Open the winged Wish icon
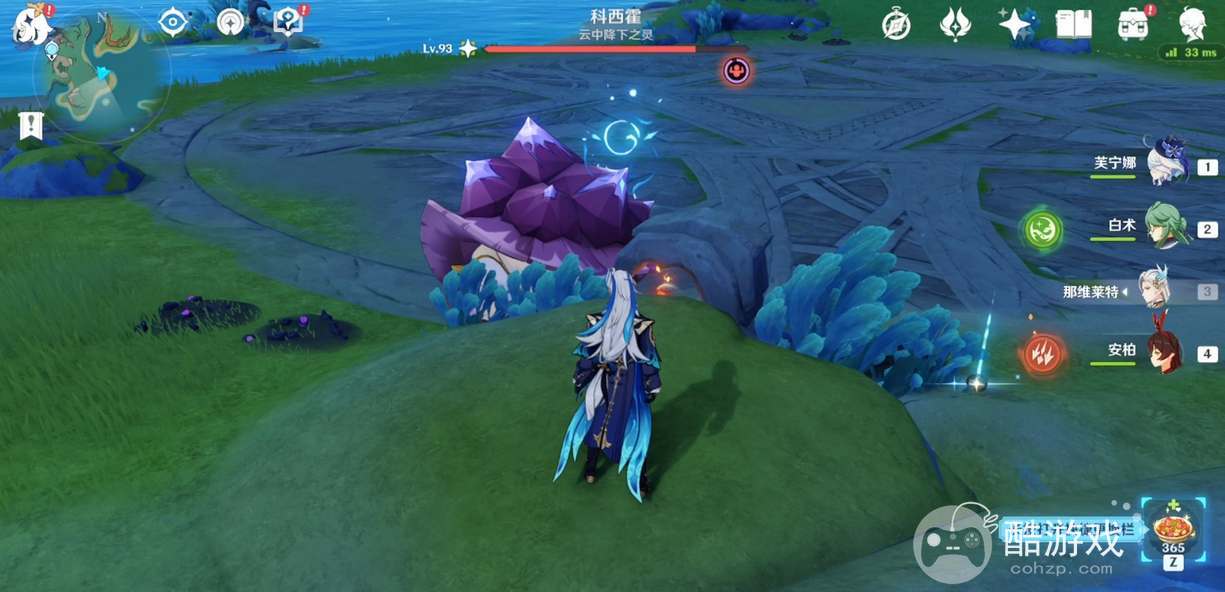The image size is (1225, 592). pos(955,24)
